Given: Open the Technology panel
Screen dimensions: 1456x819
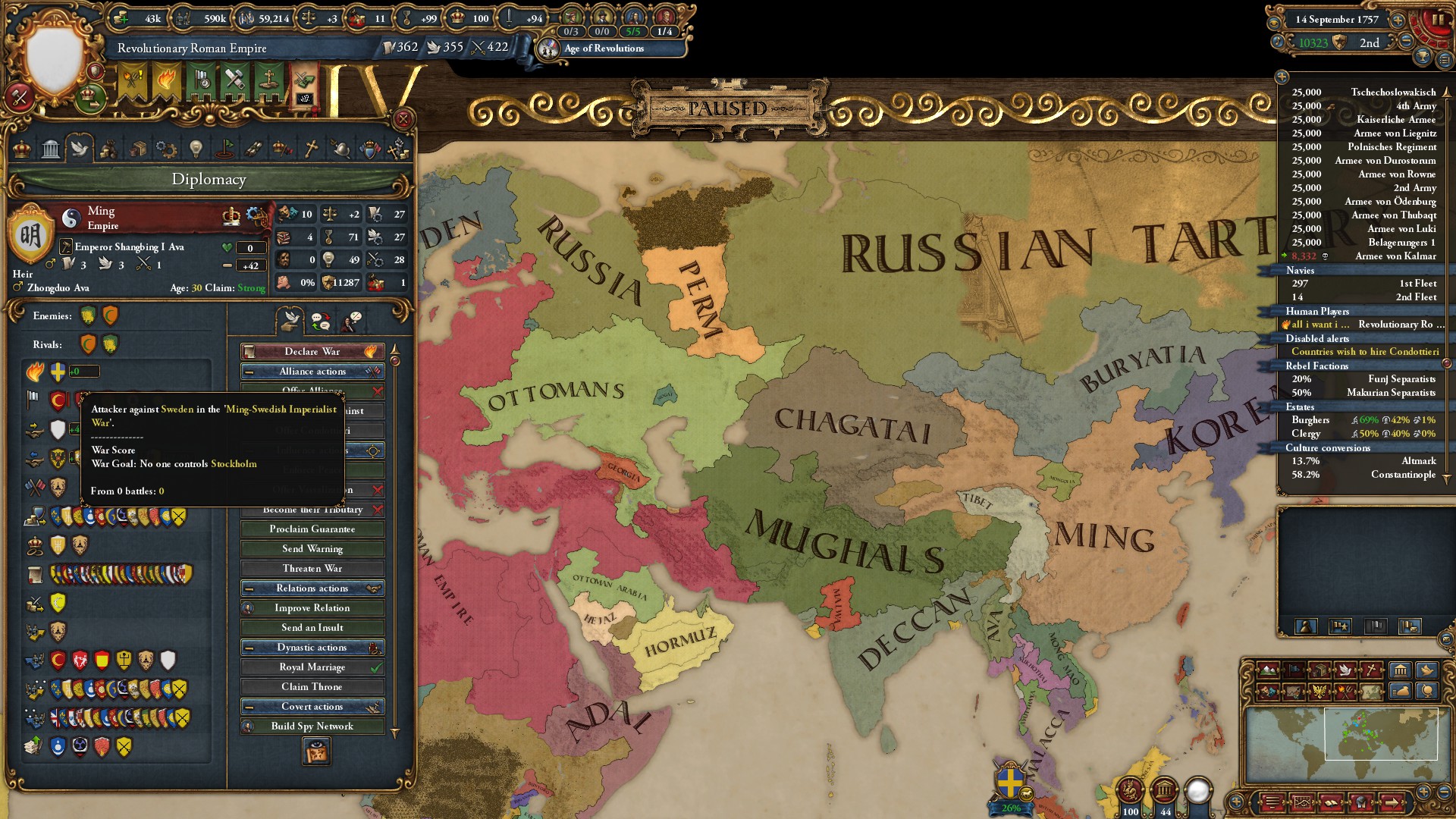Looking at the screenshot, I should (168, 149).
